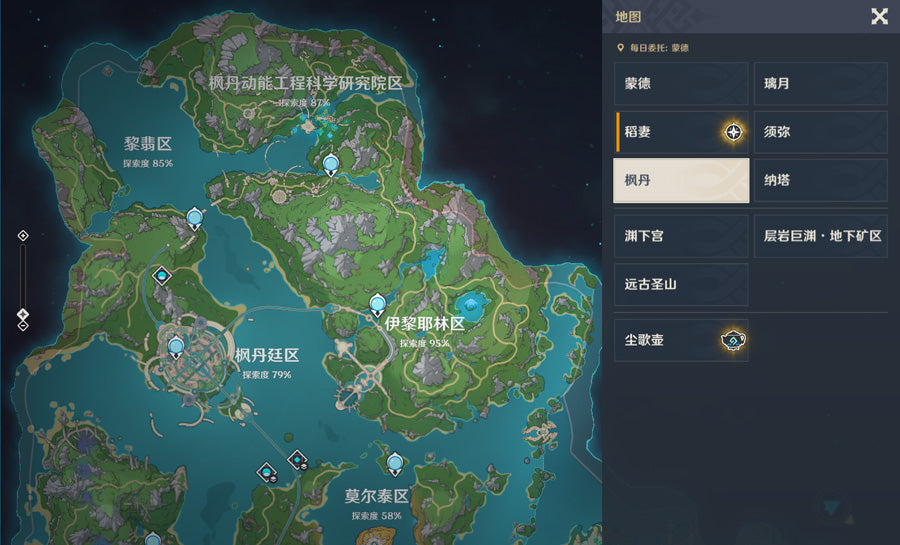Select the 蒙德 region

[x=681, y=84]
